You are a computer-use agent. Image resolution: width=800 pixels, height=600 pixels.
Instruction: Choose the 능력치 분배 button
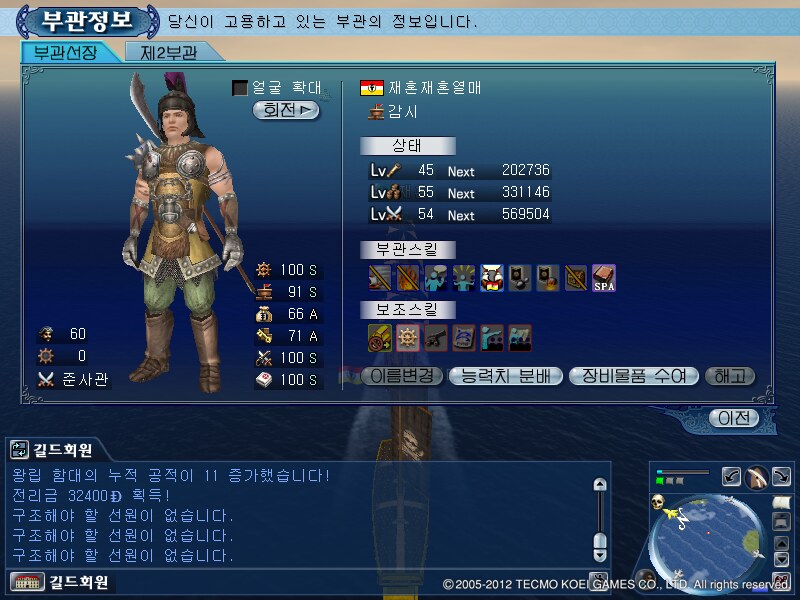(x=504, y=376)
